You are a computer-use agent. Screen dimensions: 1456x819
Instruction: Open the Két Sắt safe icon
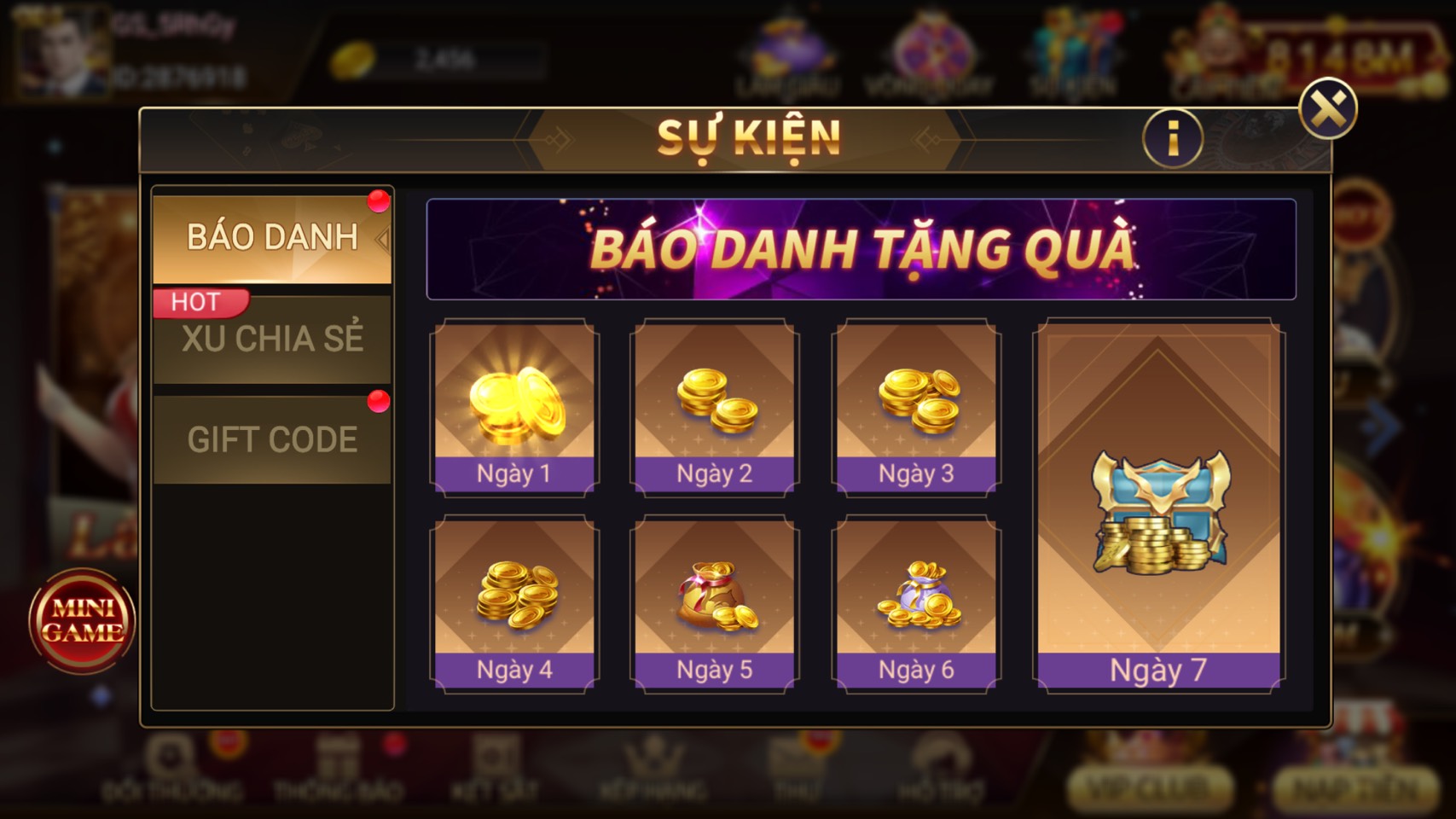tap(490, 776)
